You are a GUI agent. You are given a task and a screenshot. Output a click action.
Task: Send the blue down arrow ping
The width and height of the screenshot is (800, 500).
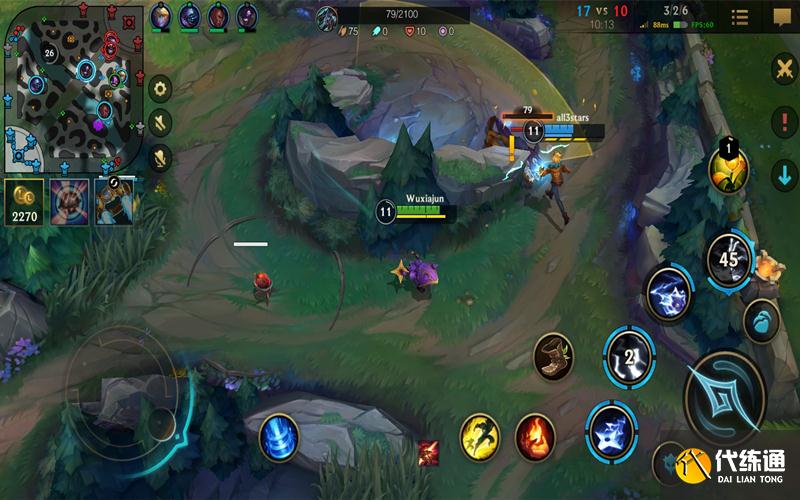point(783,172)
